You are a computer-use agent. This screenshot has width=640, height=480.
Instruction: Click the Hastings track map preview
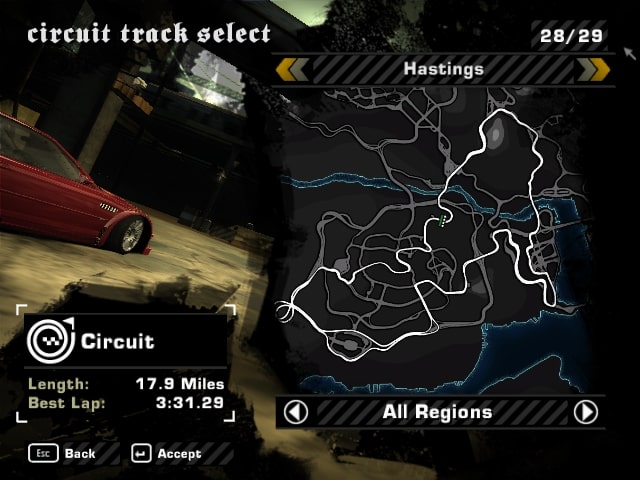click(x=440, y=240)
